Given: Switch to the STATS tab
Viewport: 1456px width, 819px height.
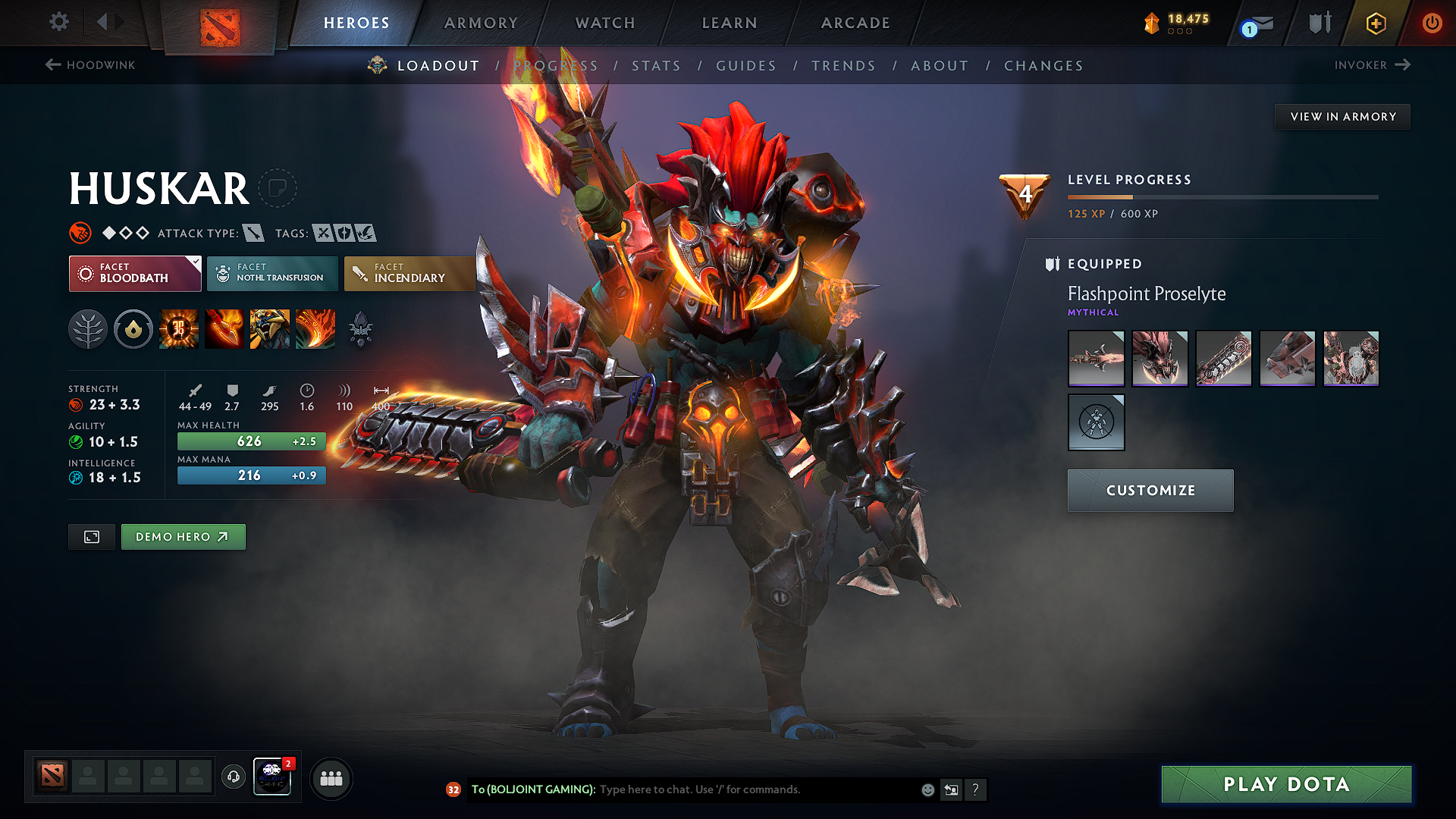Looking at the screenshot, I should click(x=657, y=66).
